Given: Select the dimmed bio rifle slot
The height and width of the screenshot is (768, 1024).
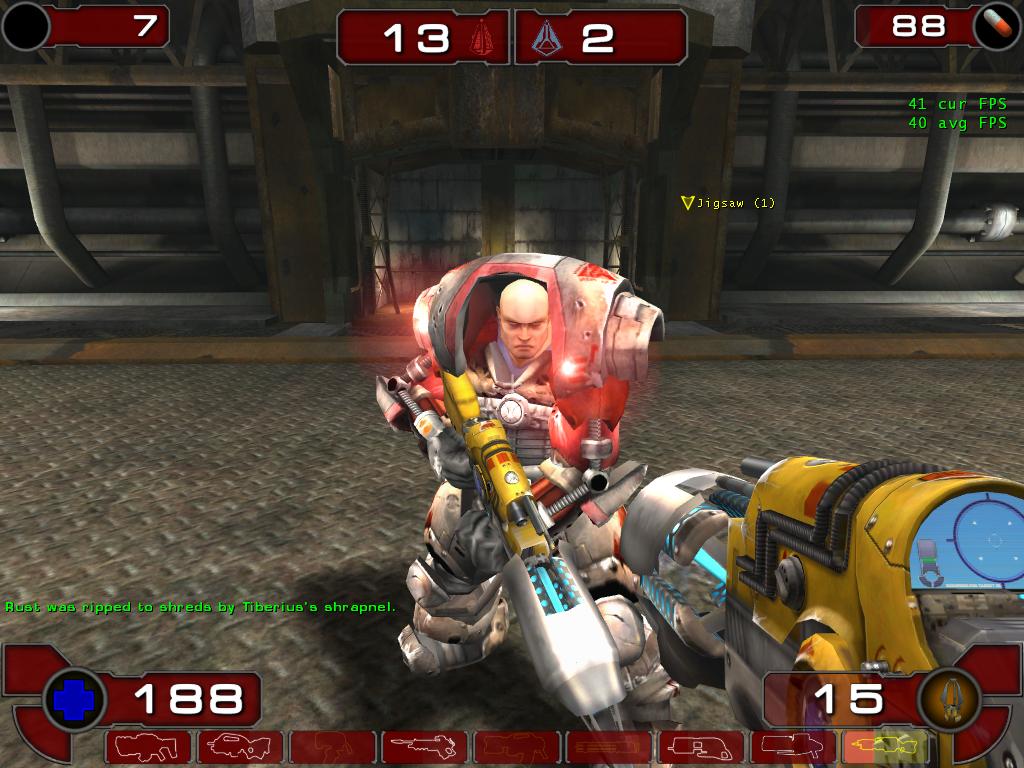Looking at the screenshot, I should coord(332,746).
